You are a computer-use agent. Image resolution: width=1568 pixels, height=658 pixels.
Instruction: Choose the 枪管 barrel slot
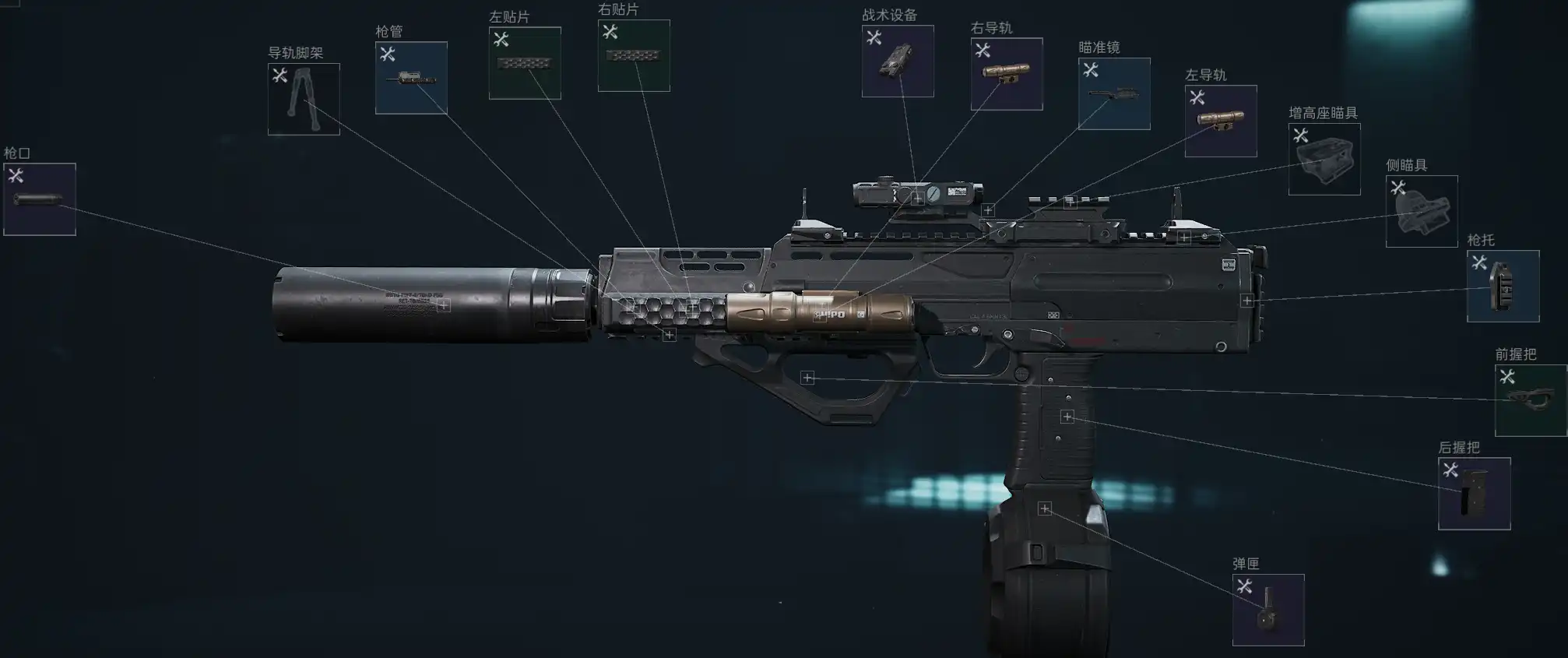[411, 78]
